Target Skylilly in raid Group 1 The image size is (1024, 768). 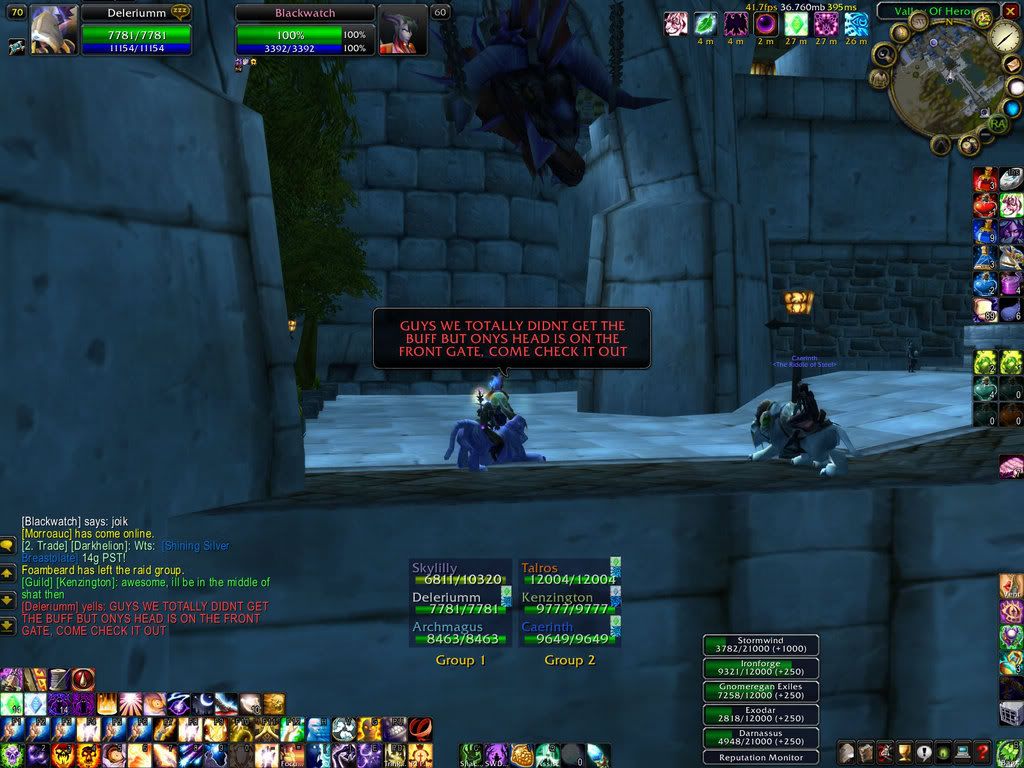pos(459,573)
